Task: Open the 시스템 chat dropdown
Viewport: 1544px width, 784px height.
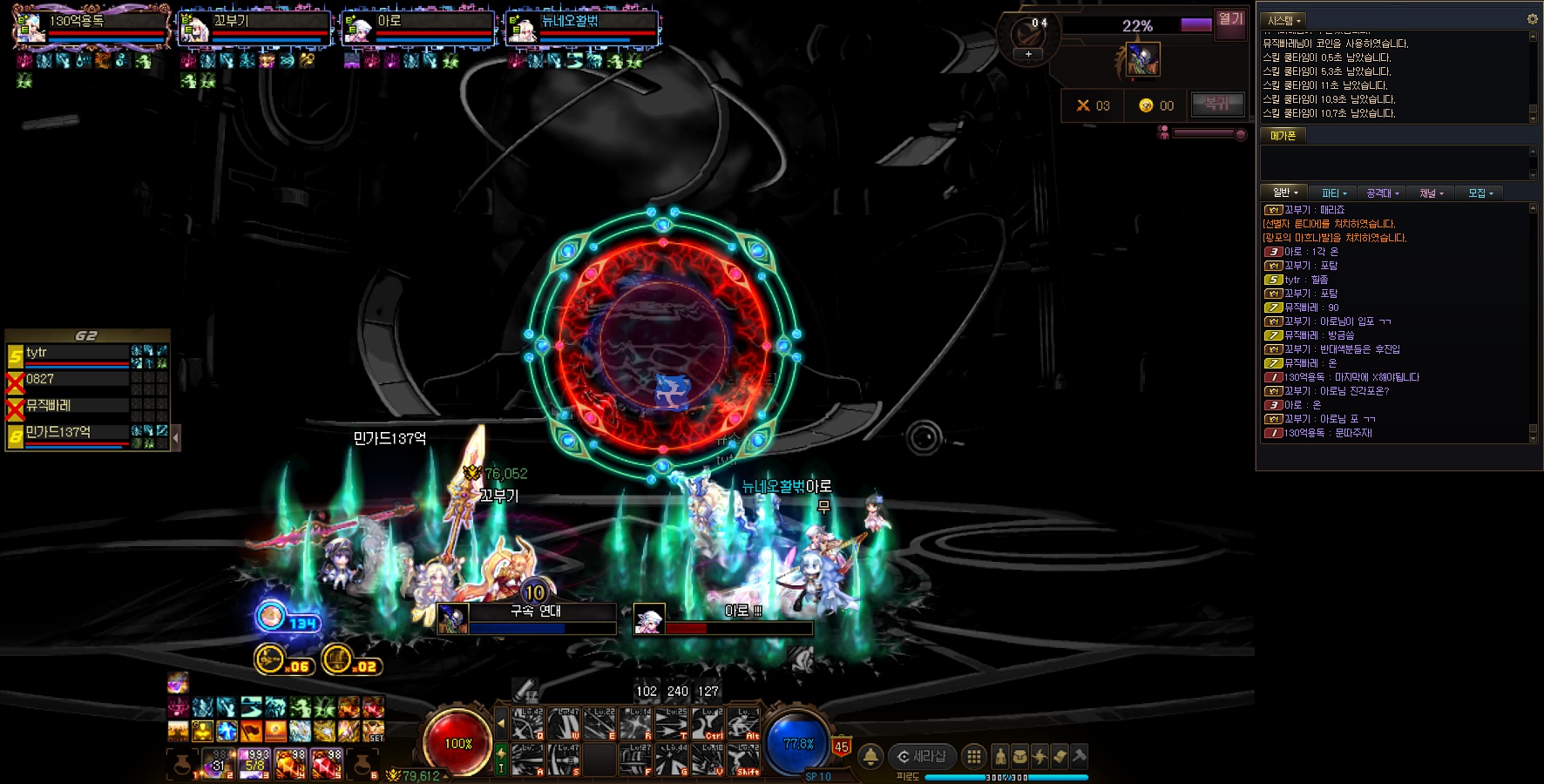Action: pos(1283,20)
